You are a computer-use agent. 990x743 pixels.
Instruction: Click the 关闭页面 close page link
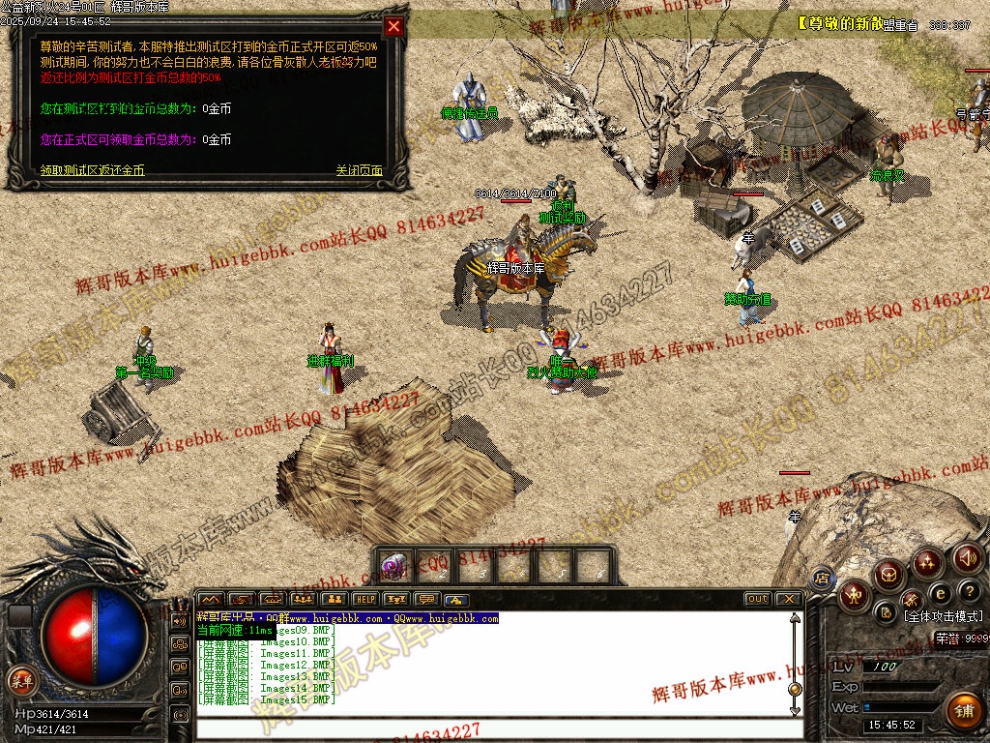[x=359, y=171]
